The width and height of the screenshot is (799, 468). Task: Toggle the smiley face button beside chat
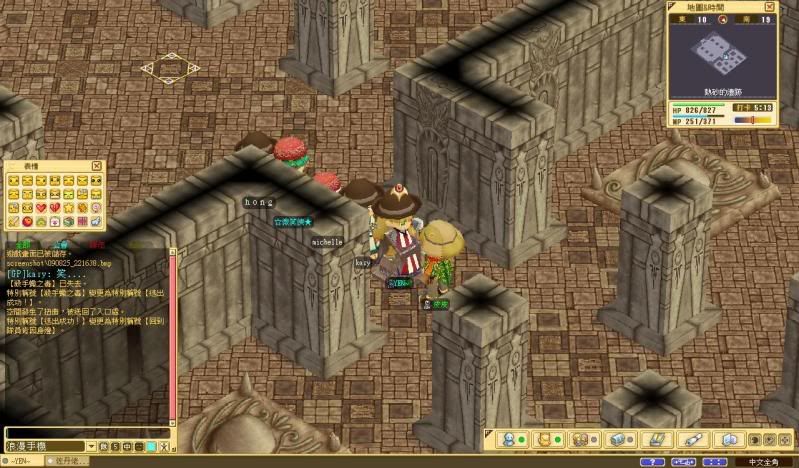point(138,446)
